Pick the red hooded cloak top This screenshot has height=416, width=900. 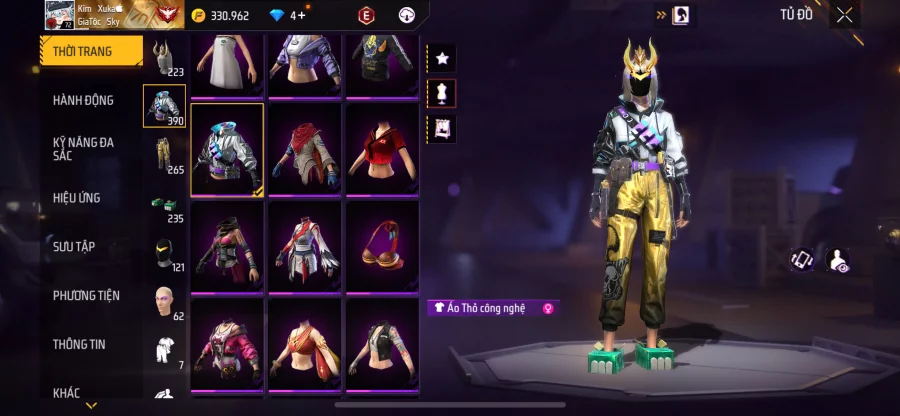point(305,148)
